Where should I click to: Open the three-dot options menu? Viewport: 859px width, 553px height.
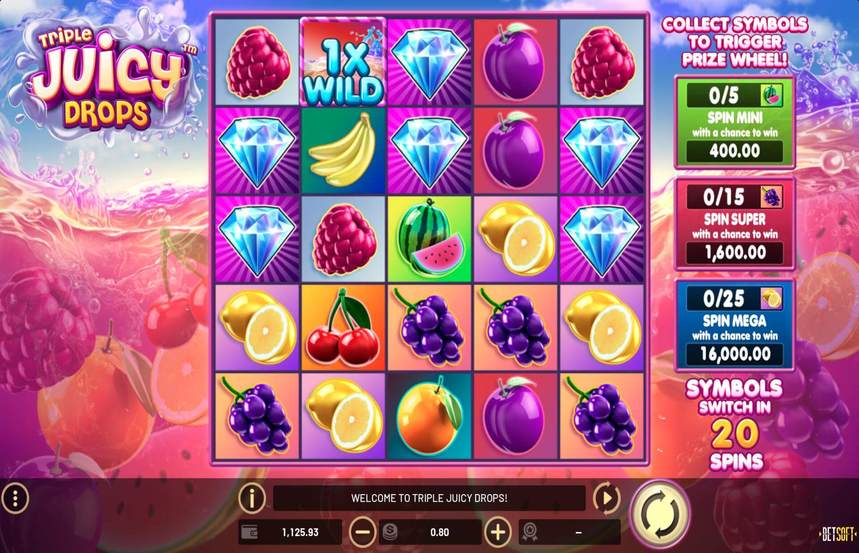tap(15, 497)
